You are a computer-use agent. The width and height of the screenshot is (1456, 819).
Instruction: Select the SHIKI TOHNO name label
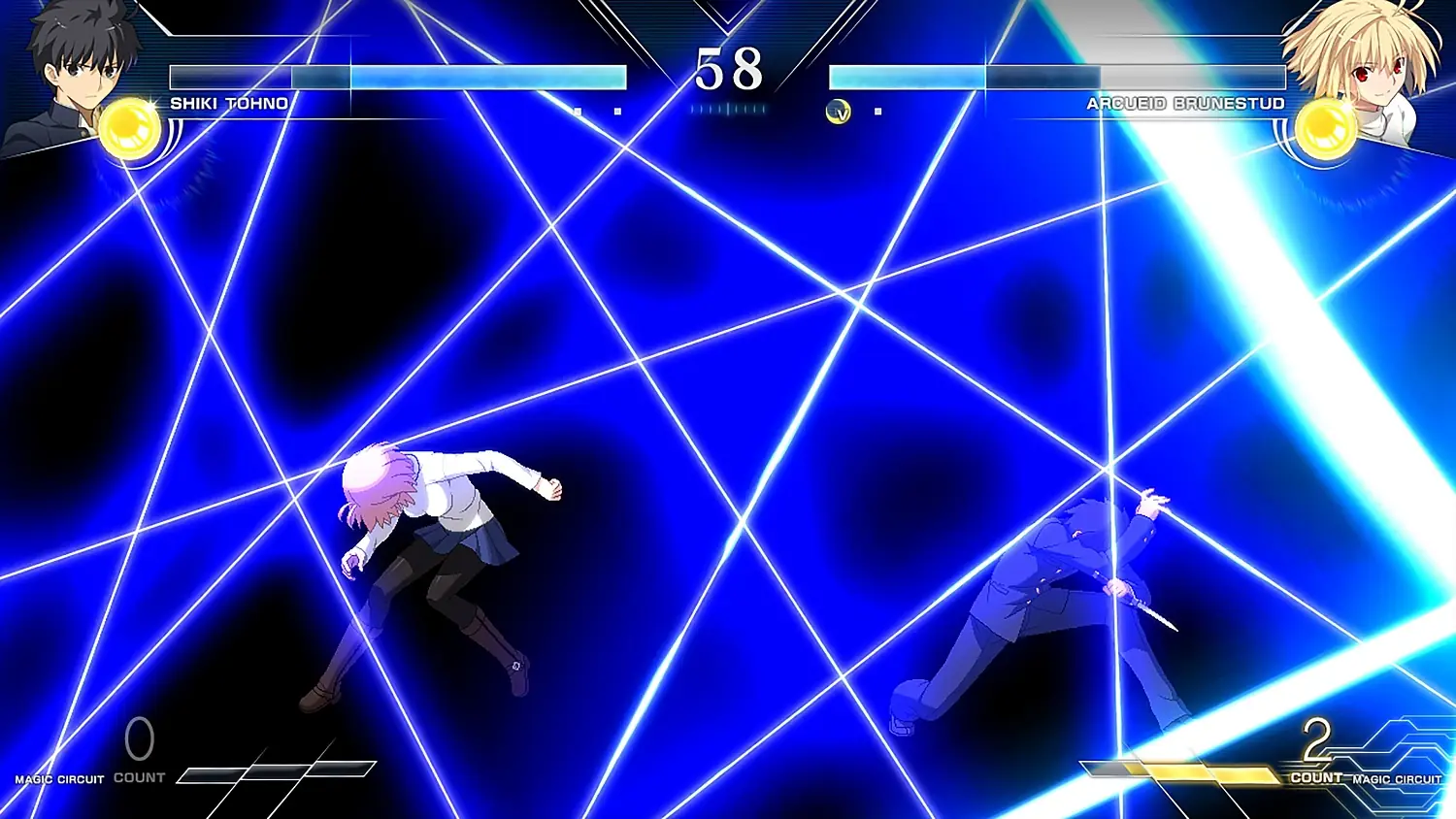point(228,103)
